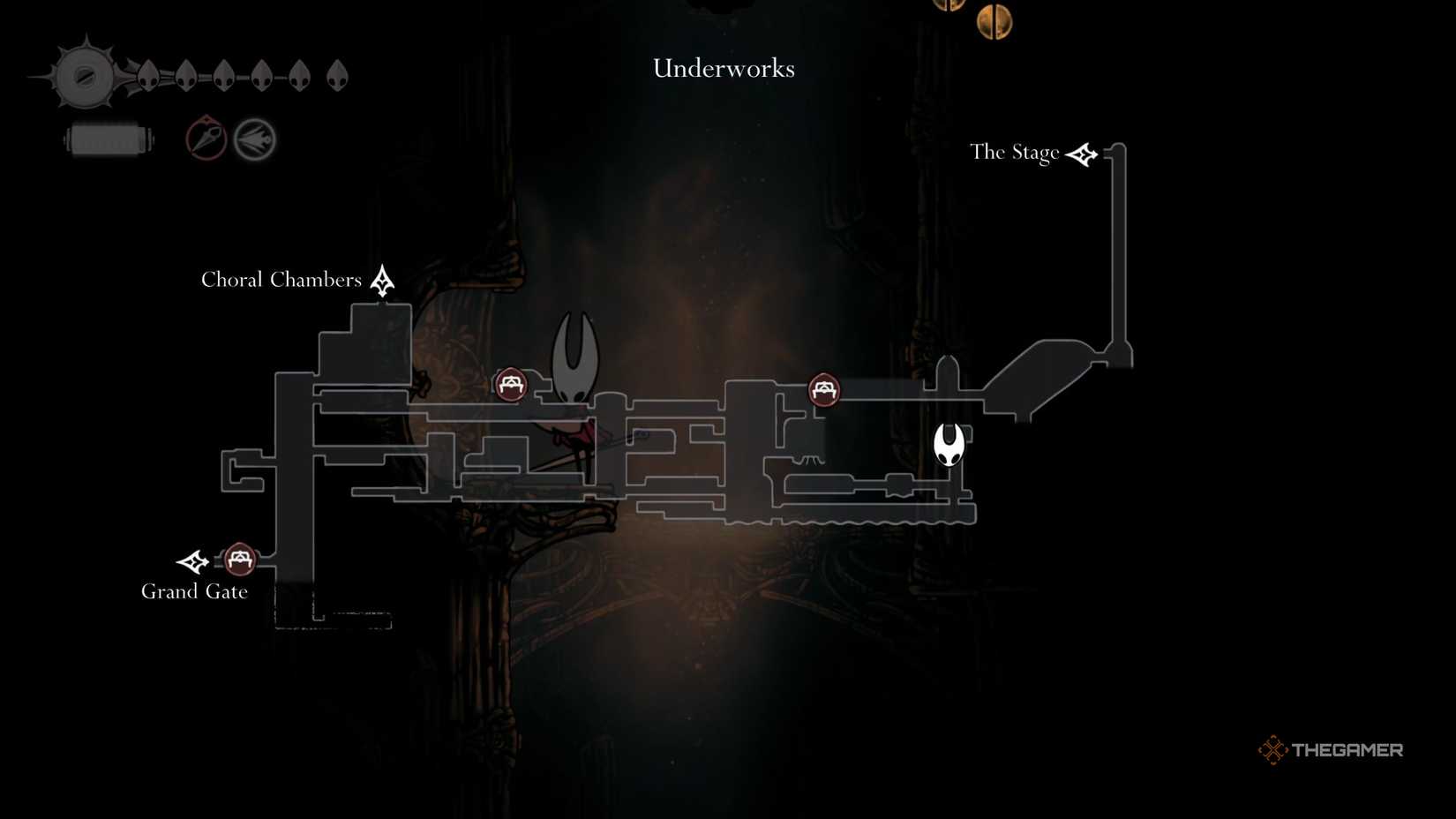
Task: Click the red needle tool icon
Action: tap(205, 138)
